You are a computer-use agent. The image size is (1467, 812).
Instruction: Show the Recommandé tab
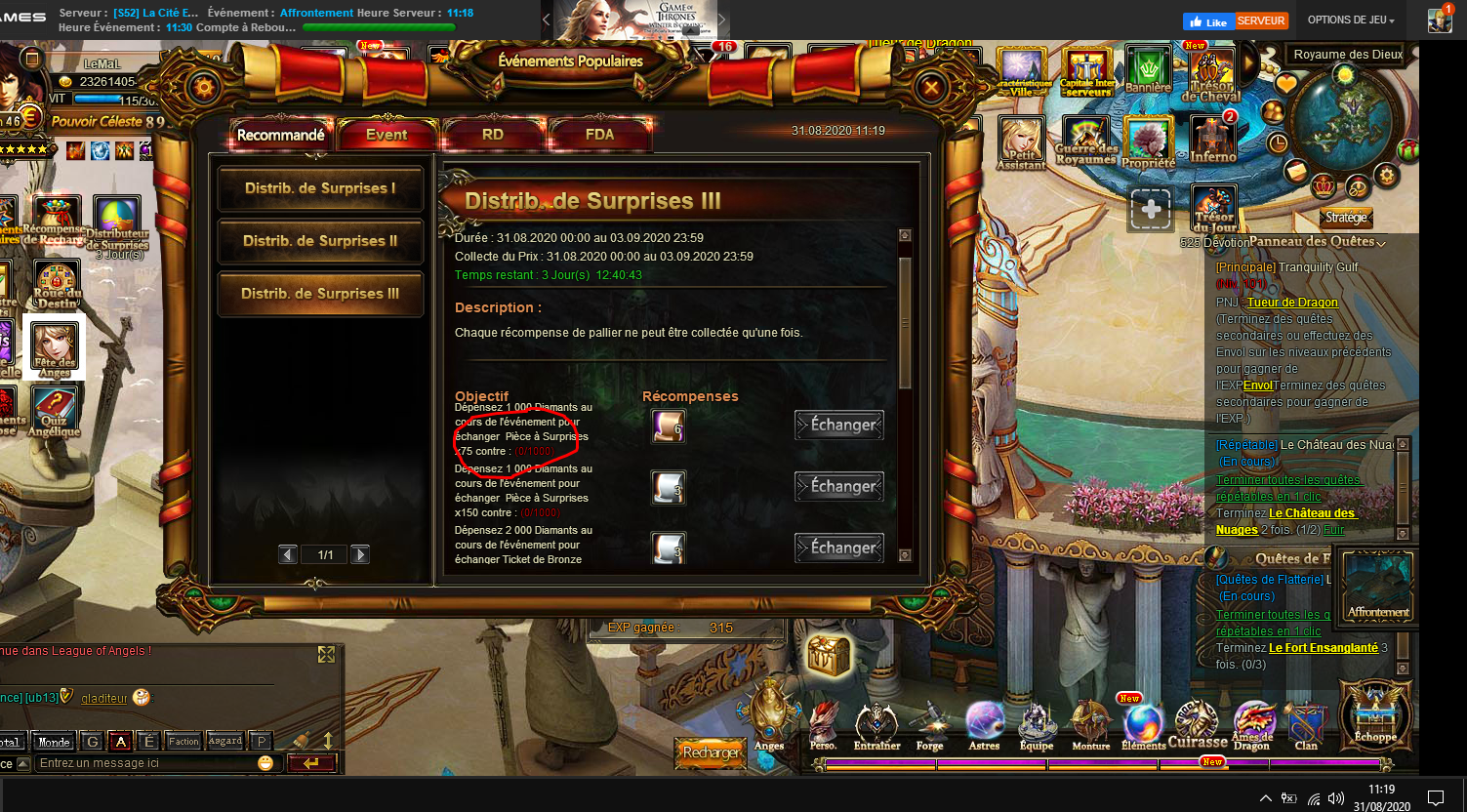281,135
